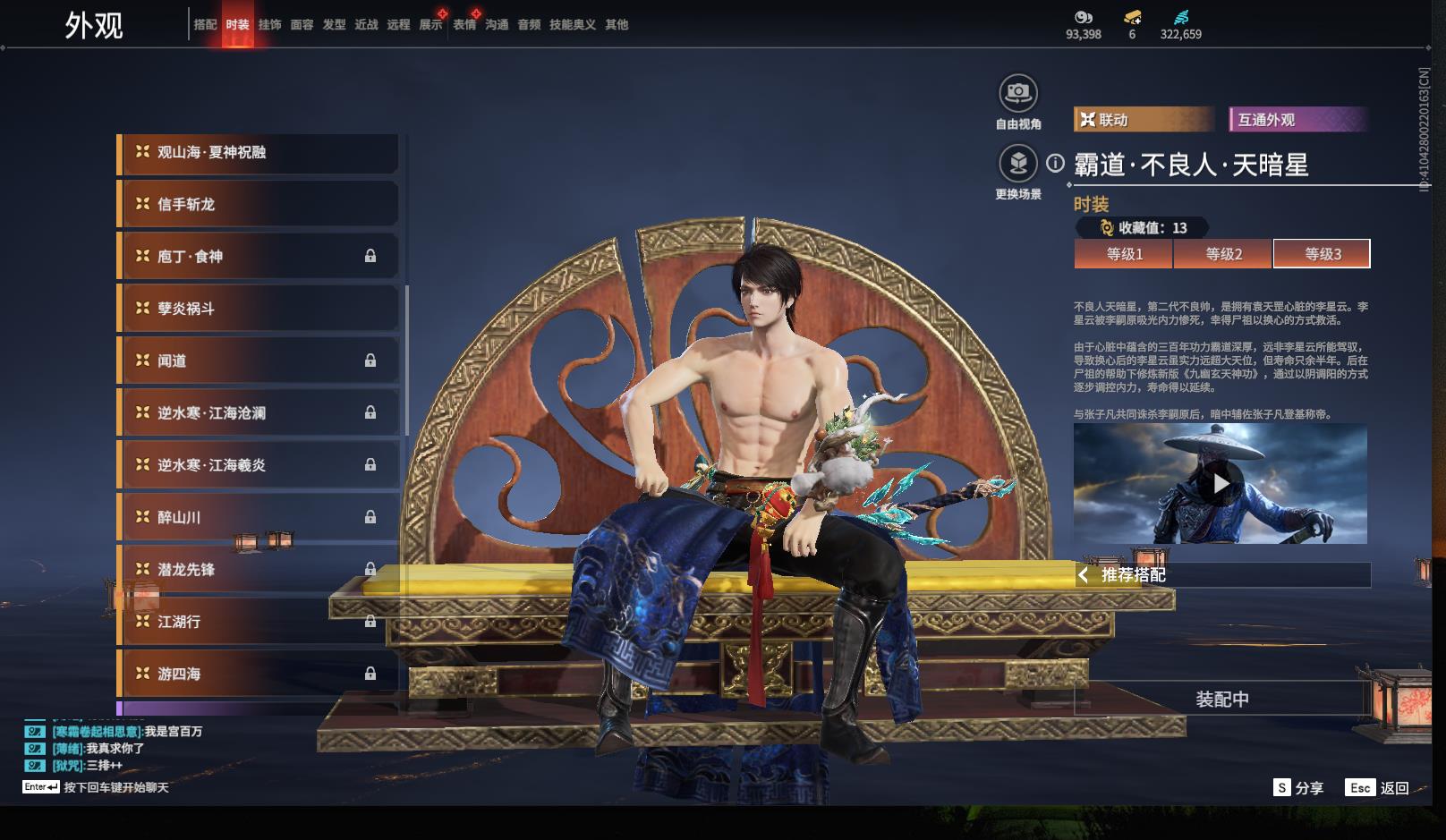
Task: Select the 等级2 outfit level
Action: click(x=1223, y=254)
